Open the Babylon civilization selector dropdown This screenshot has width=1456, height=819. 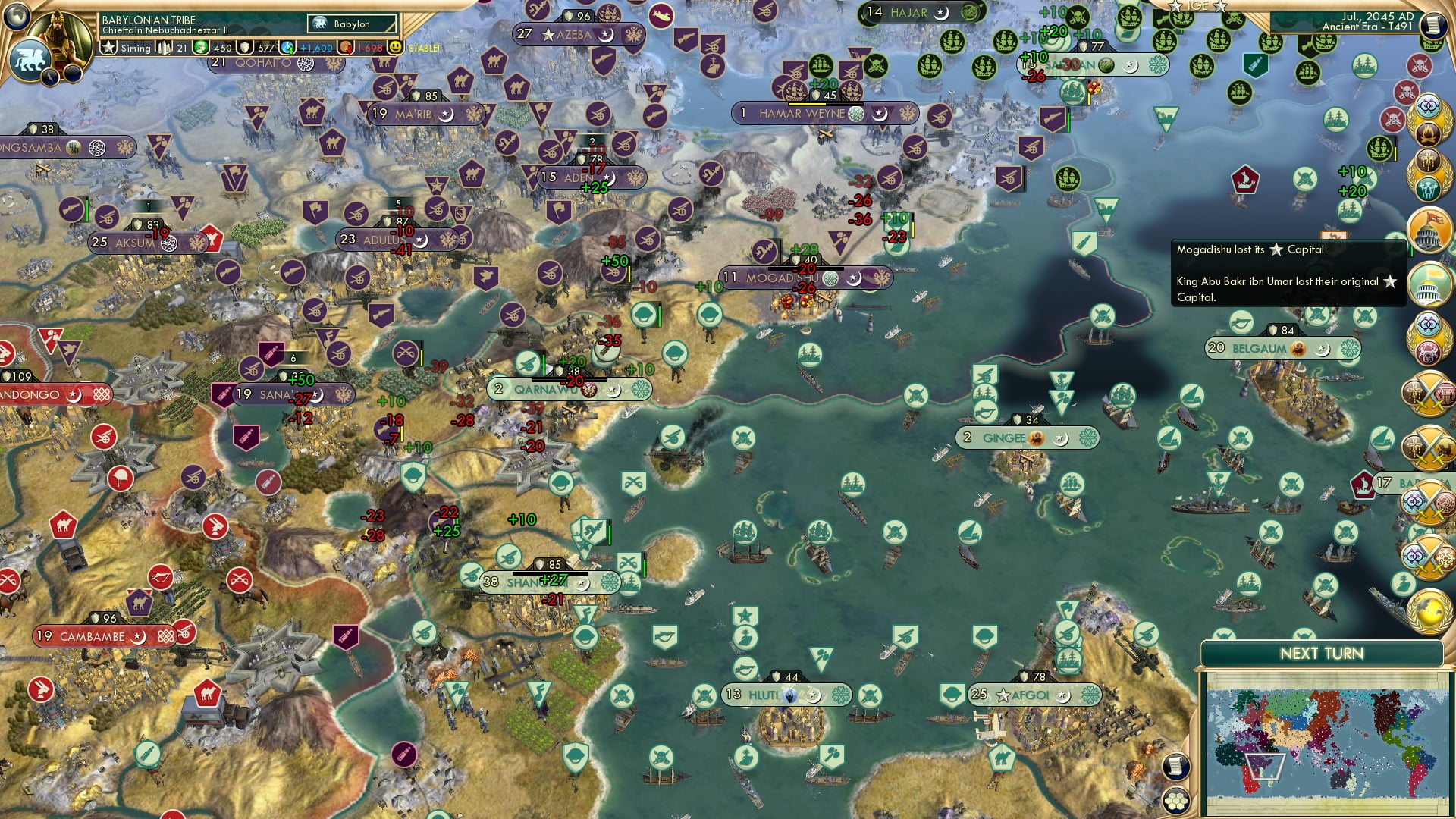pyautogui.click(x=350, y=24)
